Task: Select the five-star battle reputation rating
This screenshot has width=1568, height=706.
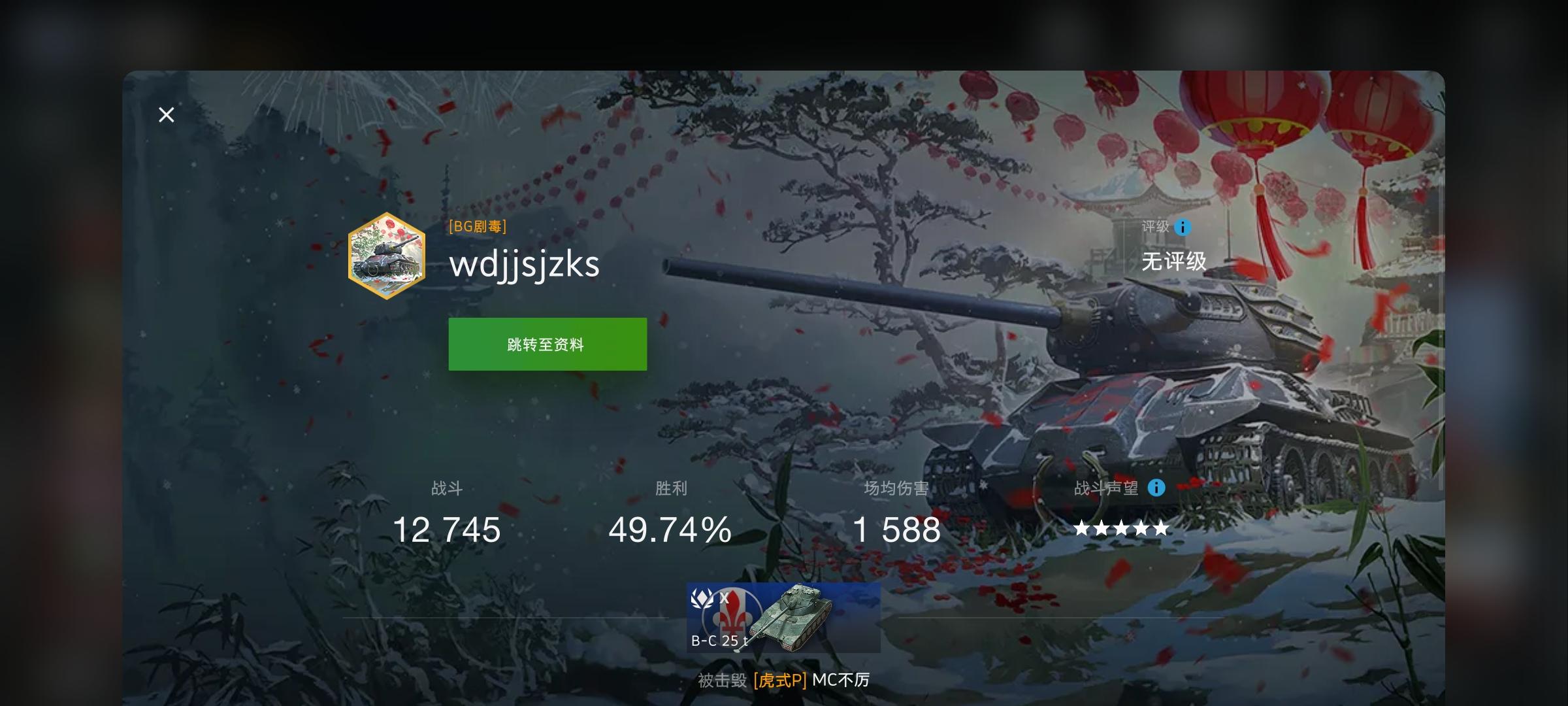Action: tap(1121, 528)
